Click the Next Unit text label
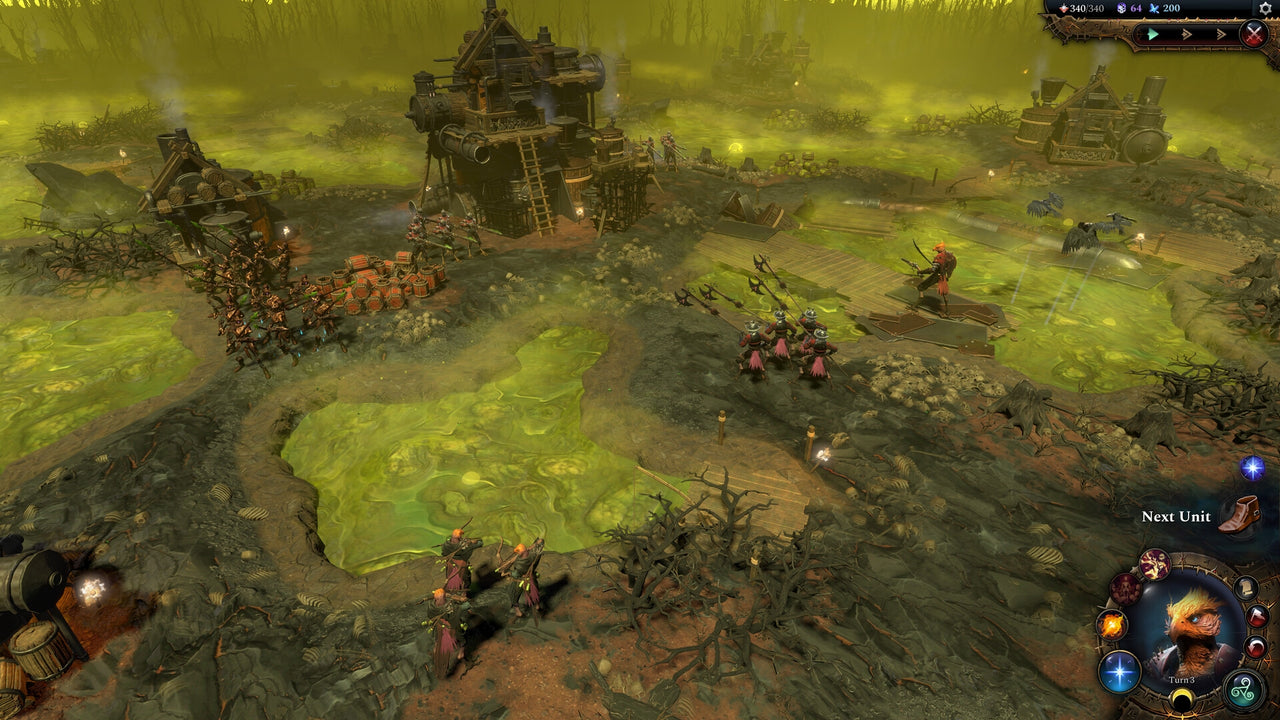1280x720 pixels. (1176, 518)
